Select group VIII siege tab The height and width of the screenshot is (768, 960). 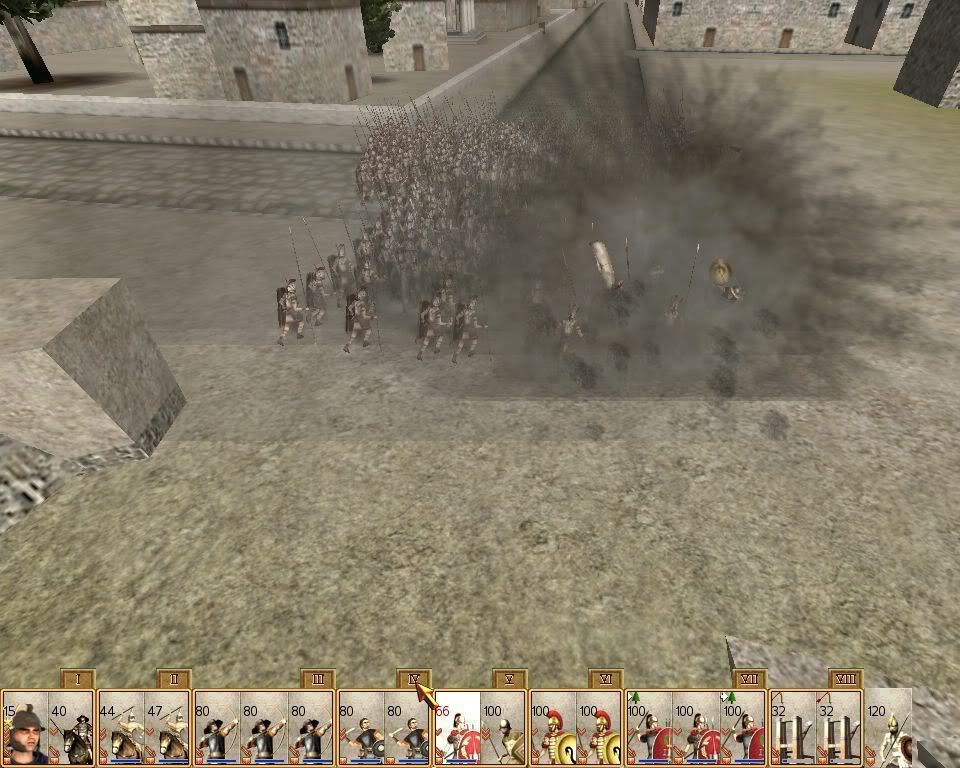tap(846, 679)
